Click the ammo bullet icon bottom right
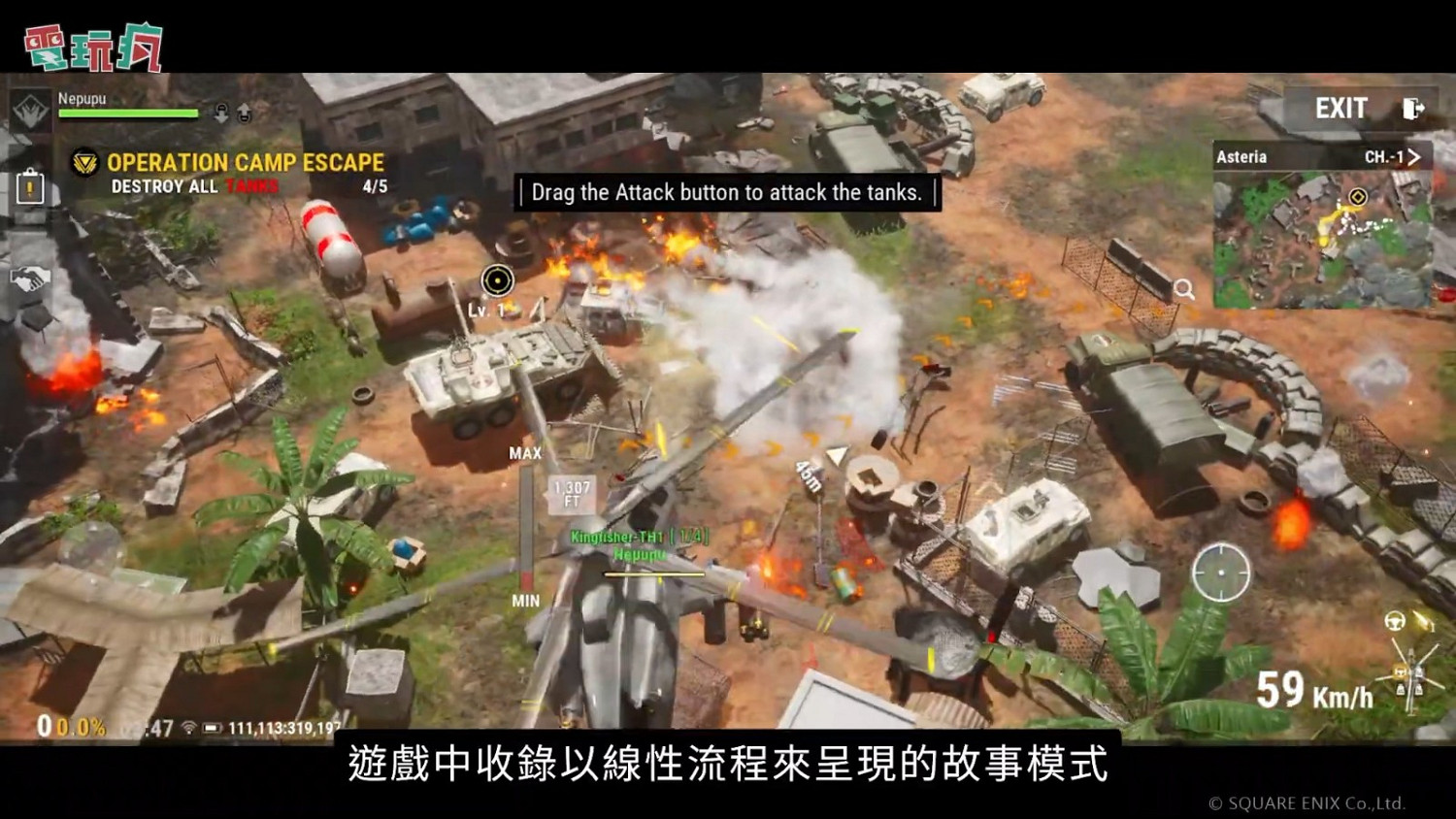Viewport: 1456px width, 819px height. [x=1423, y=621]
